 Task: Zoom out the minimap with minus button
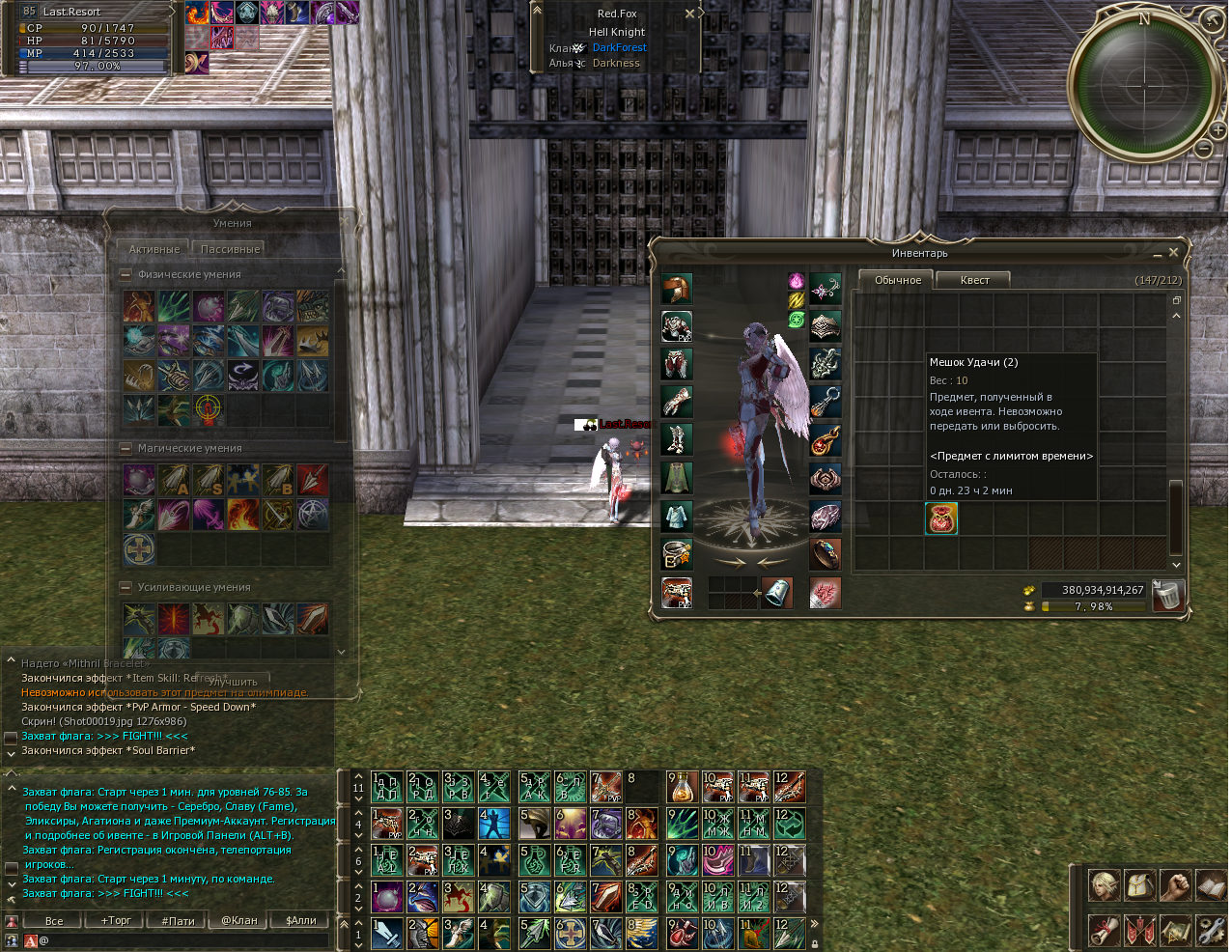(x=1204, y=149)
